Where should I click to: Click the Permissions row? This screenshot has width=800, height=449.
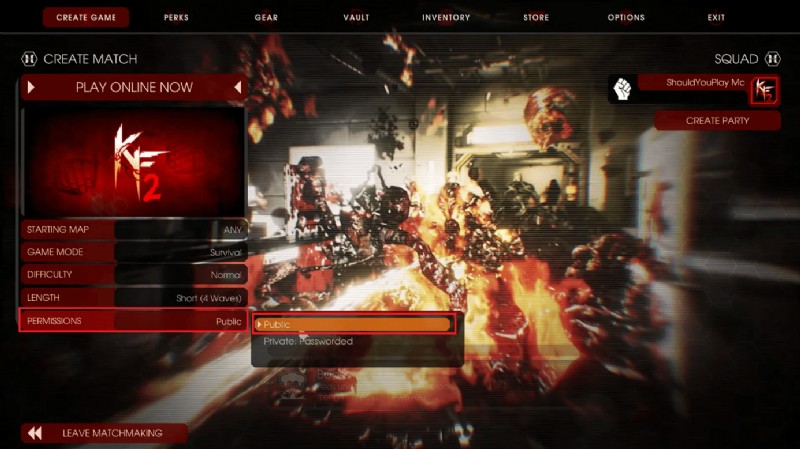(x=134, y=321)
